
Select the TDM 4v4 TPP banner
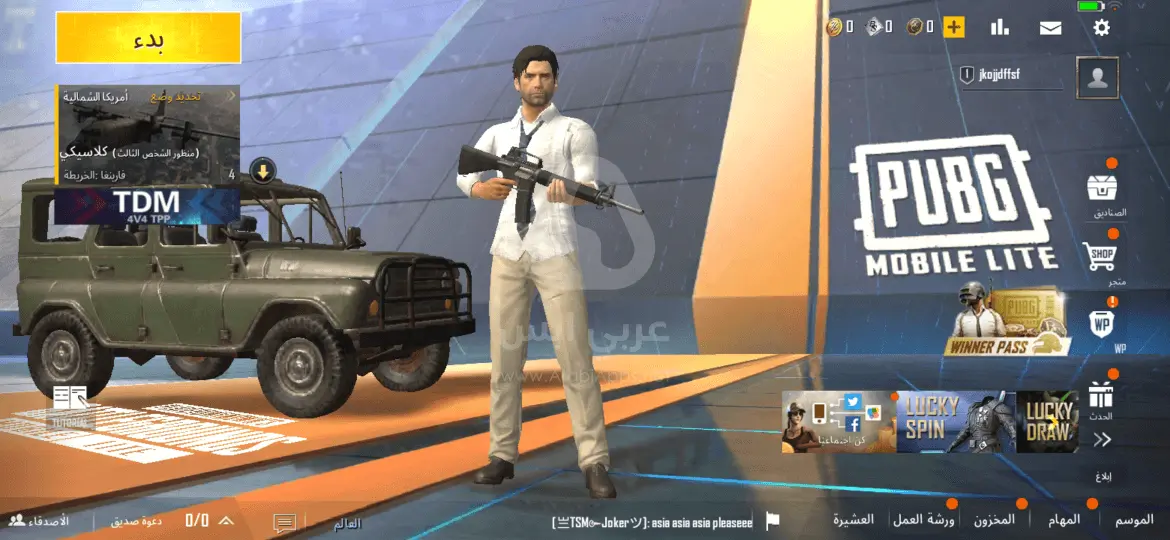[146, 206]
